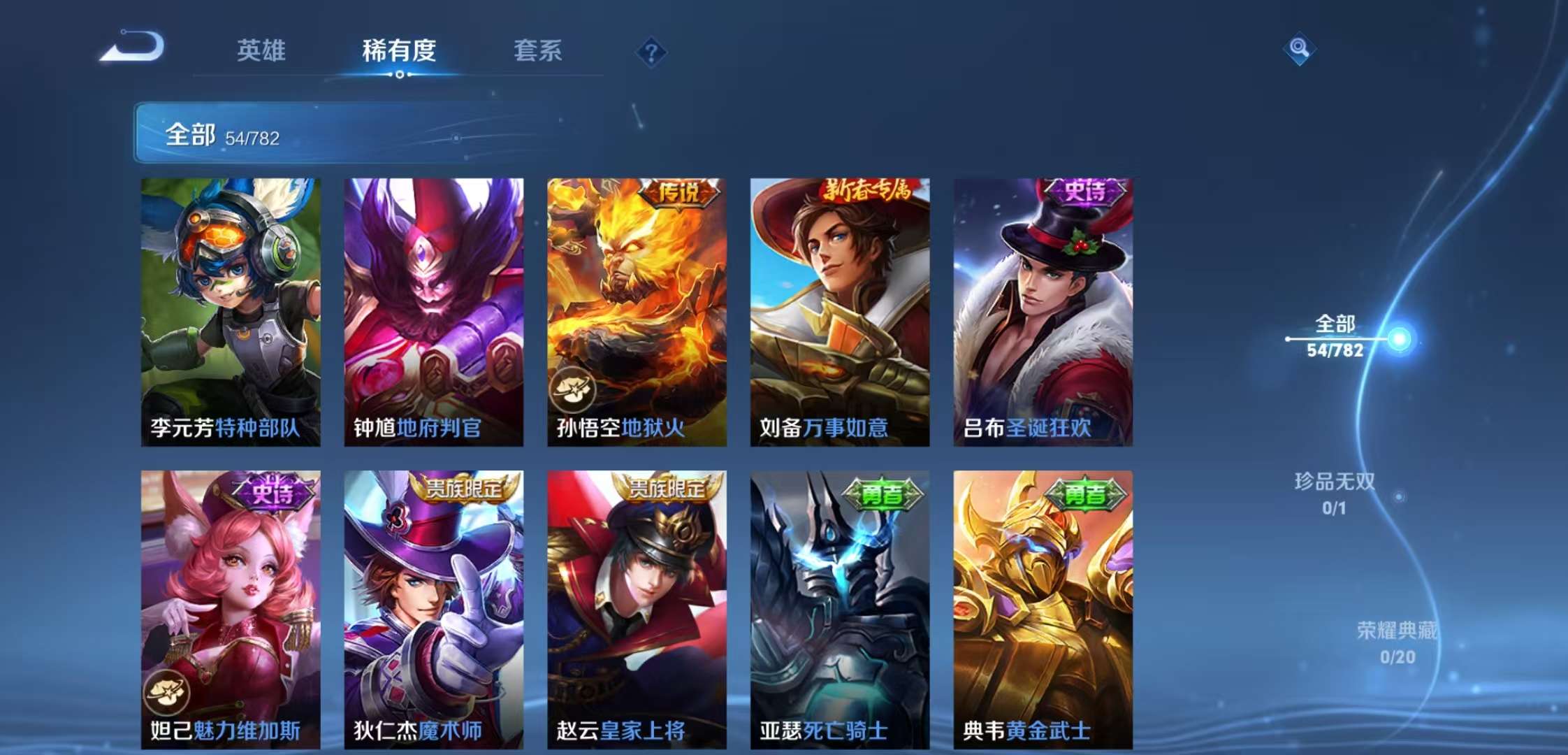This screenshot has height=755, width=1568.
Task: Open the help question mark icon
Action: [x=650, y=52]
